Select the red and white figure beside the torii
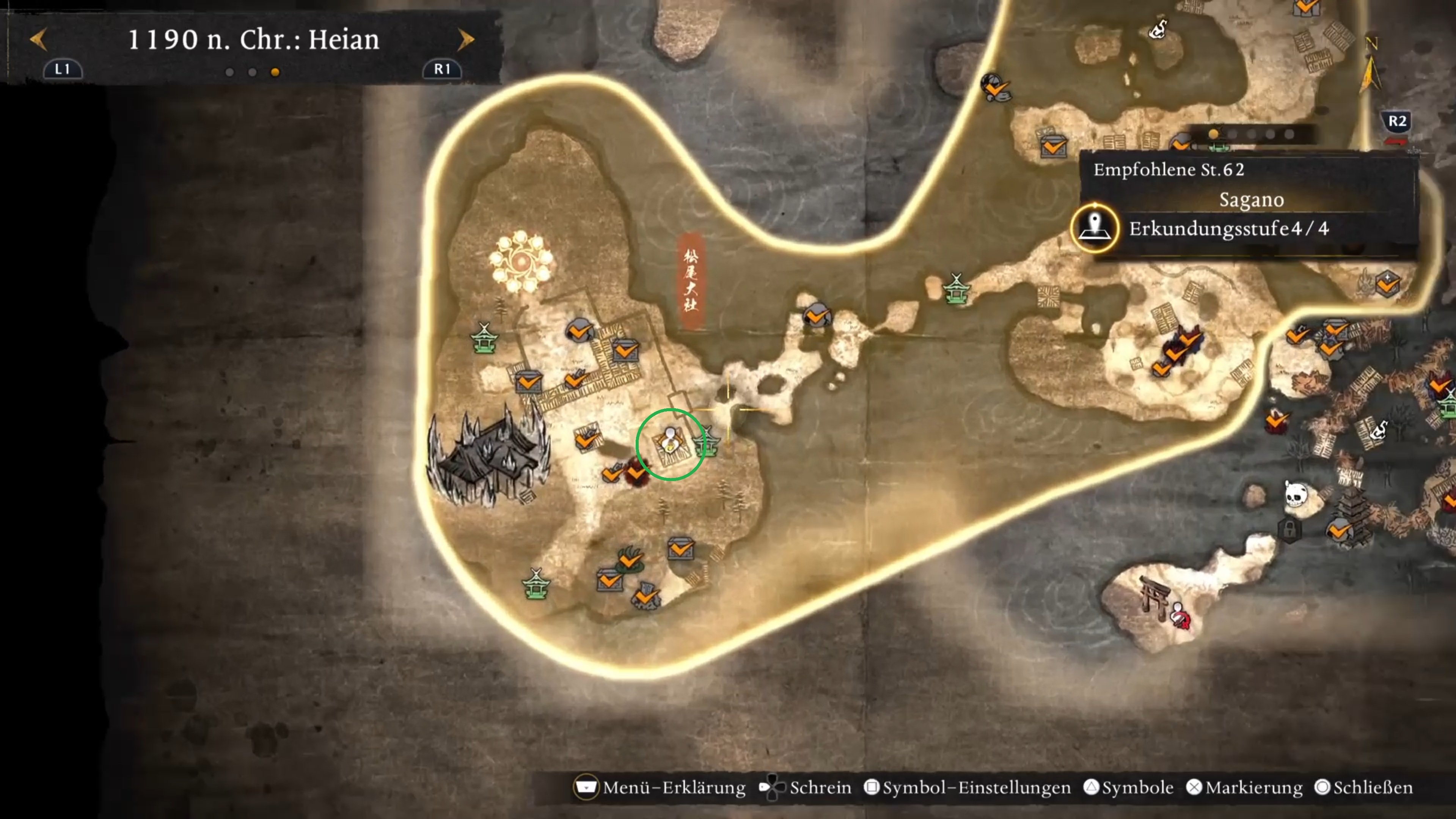1456x819 pixels. pyautogui.click(x=1180, y=615)
